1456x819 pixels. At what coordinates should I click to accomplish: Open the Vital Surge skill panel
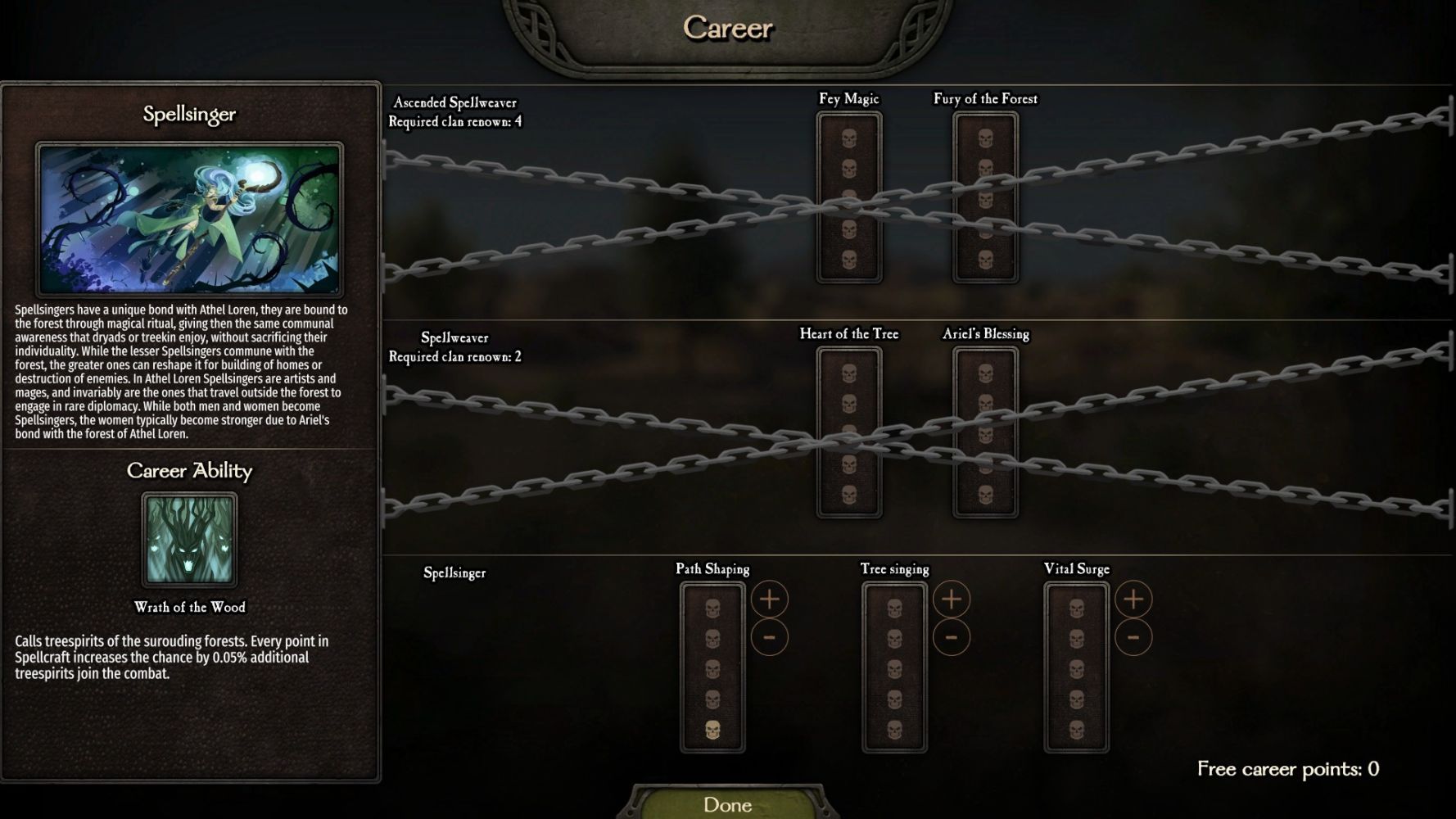pyautogui.click(x=1076, y=667)
